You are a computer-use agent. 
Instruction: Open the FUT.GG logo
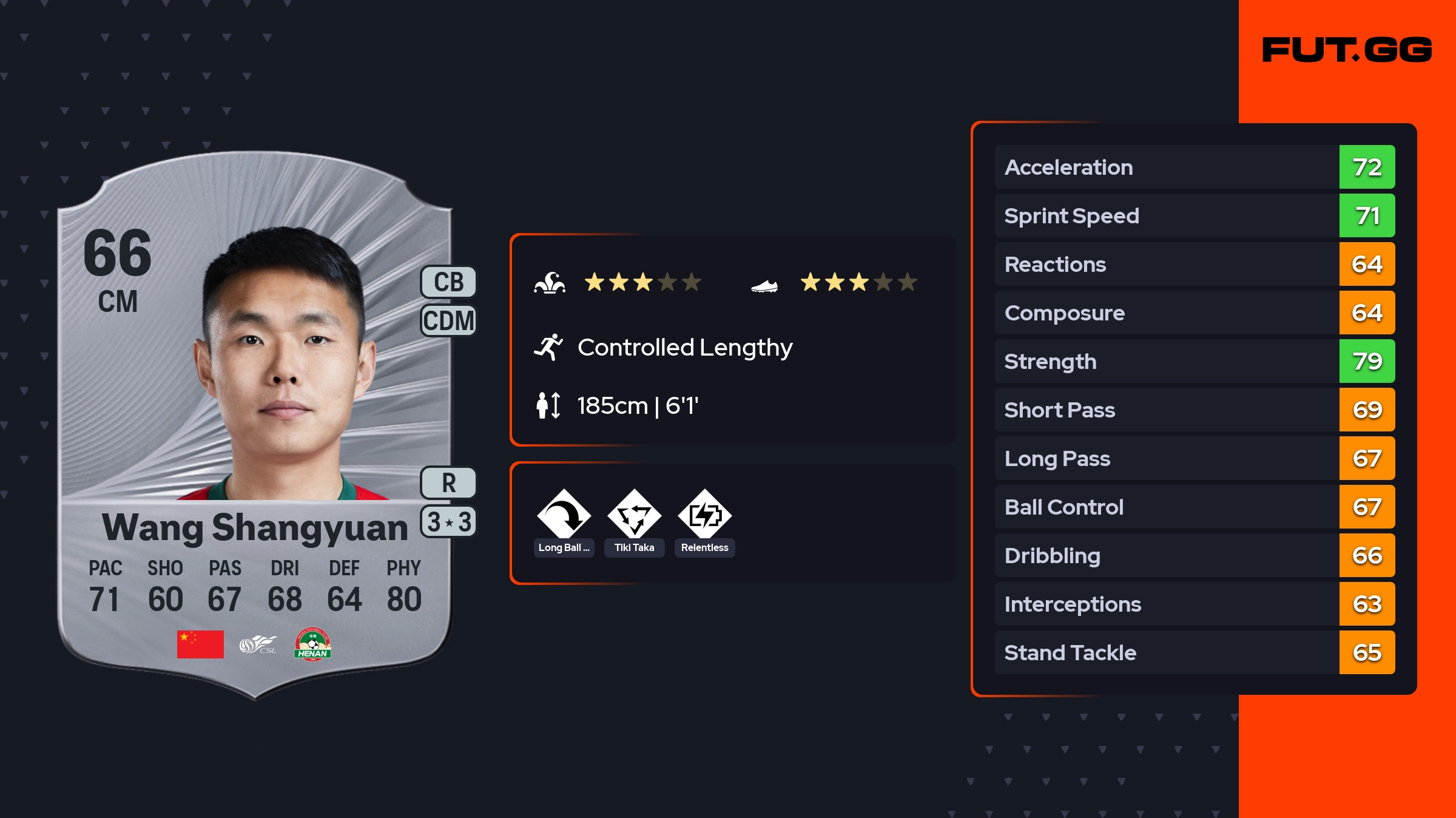(1347, 50)
